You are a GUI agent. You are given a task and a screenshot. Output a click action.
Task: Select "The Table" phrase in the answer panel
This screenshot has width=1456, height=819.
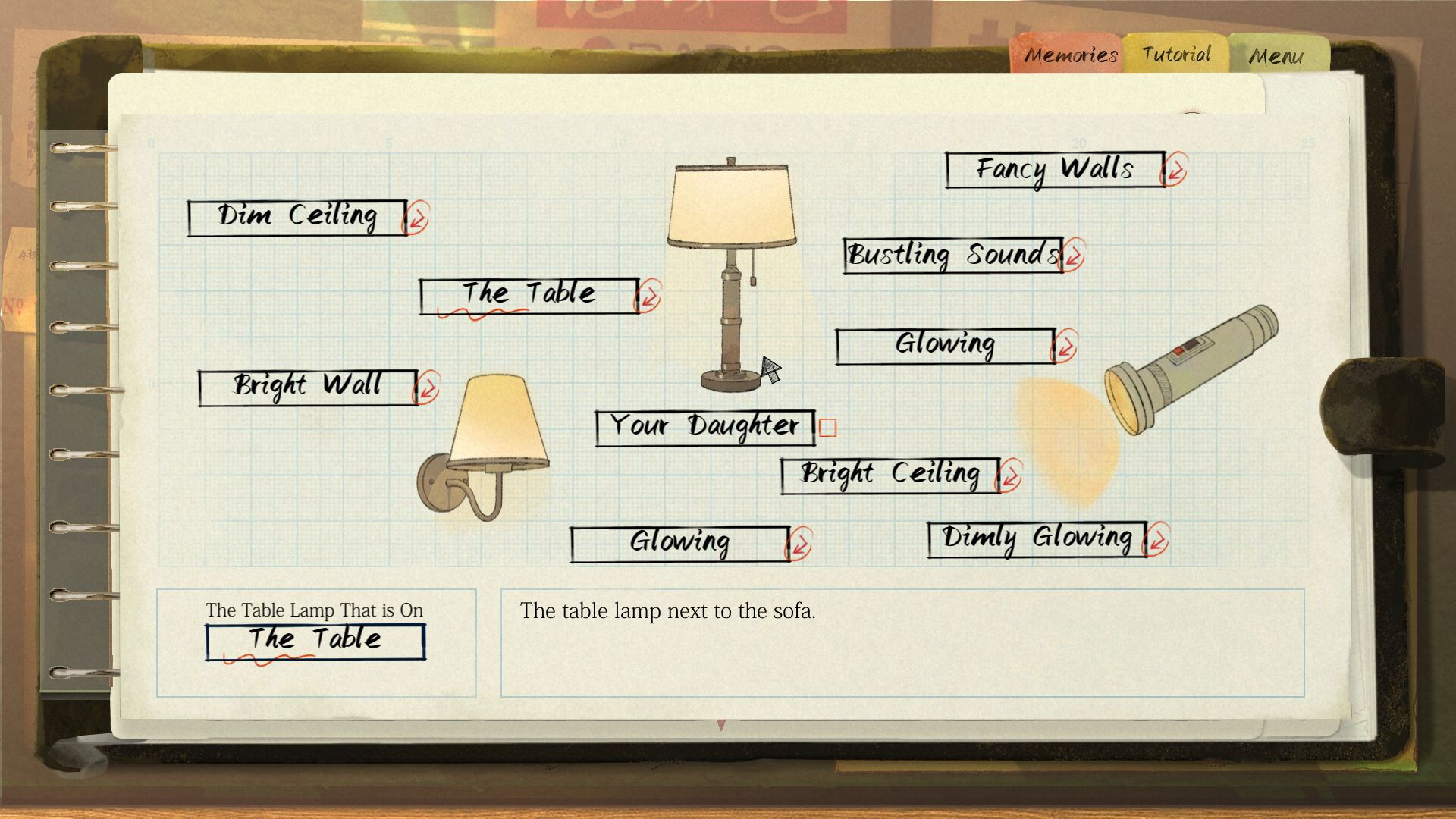tap(315, 639)
